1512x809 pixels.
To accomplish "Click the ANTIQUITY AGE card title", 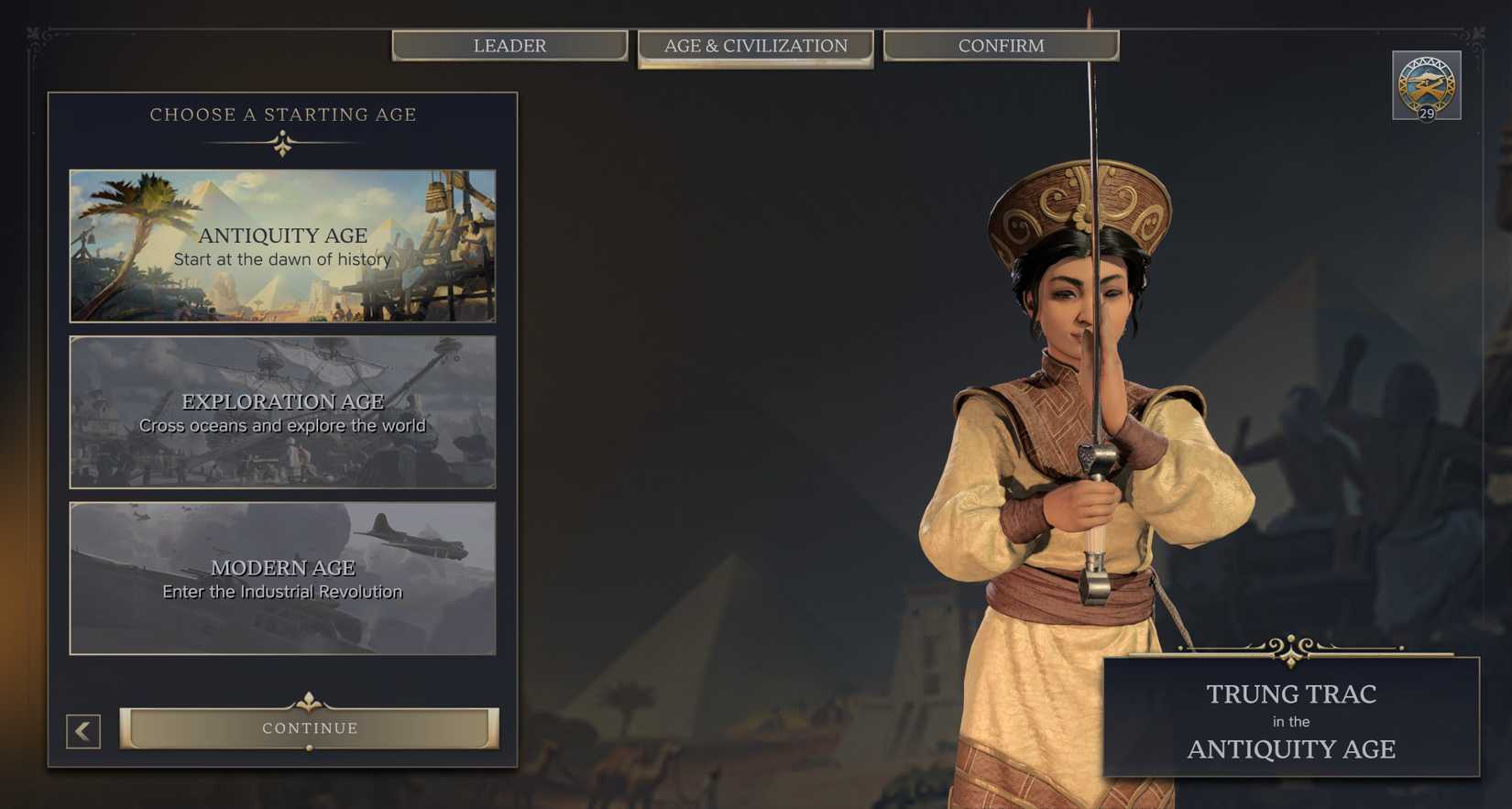I will click(282, 235).
